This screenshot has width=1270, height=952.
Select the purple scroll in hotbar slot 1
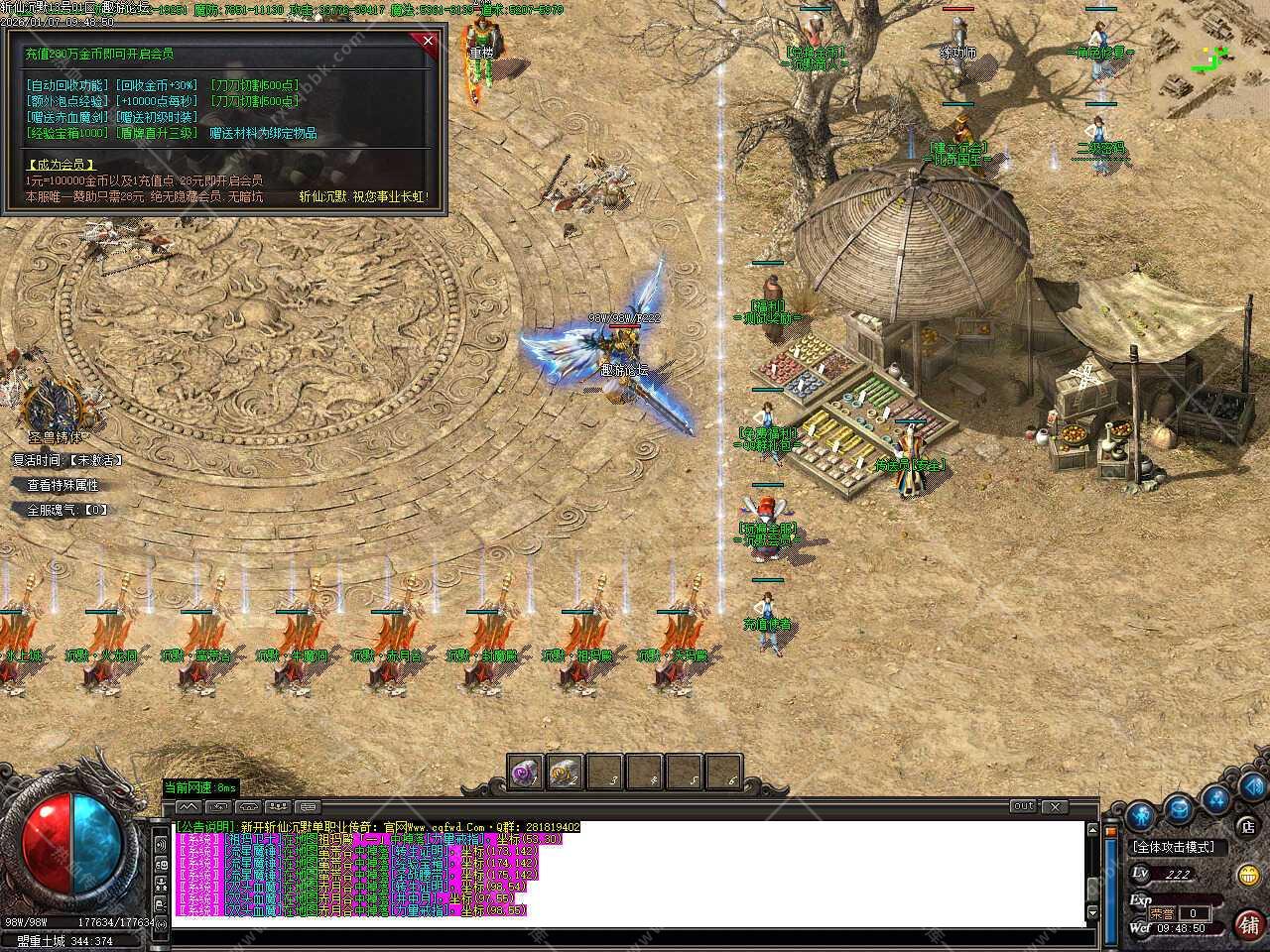524,771
